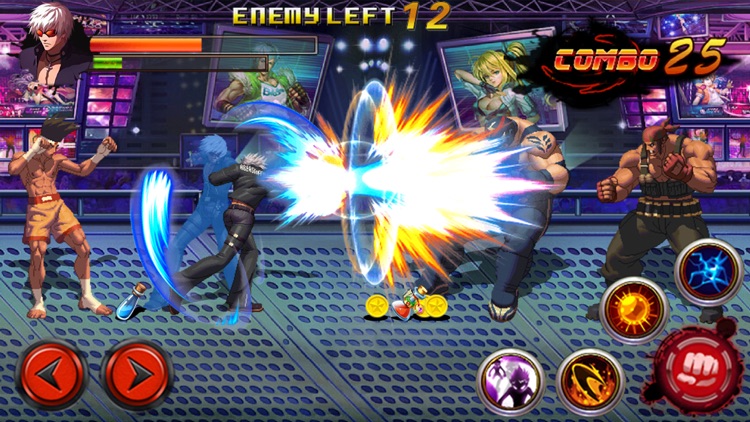This screenshot has height=422, width=750.
Task: Trigger the flaming slash skill
Action: point(590,381)
